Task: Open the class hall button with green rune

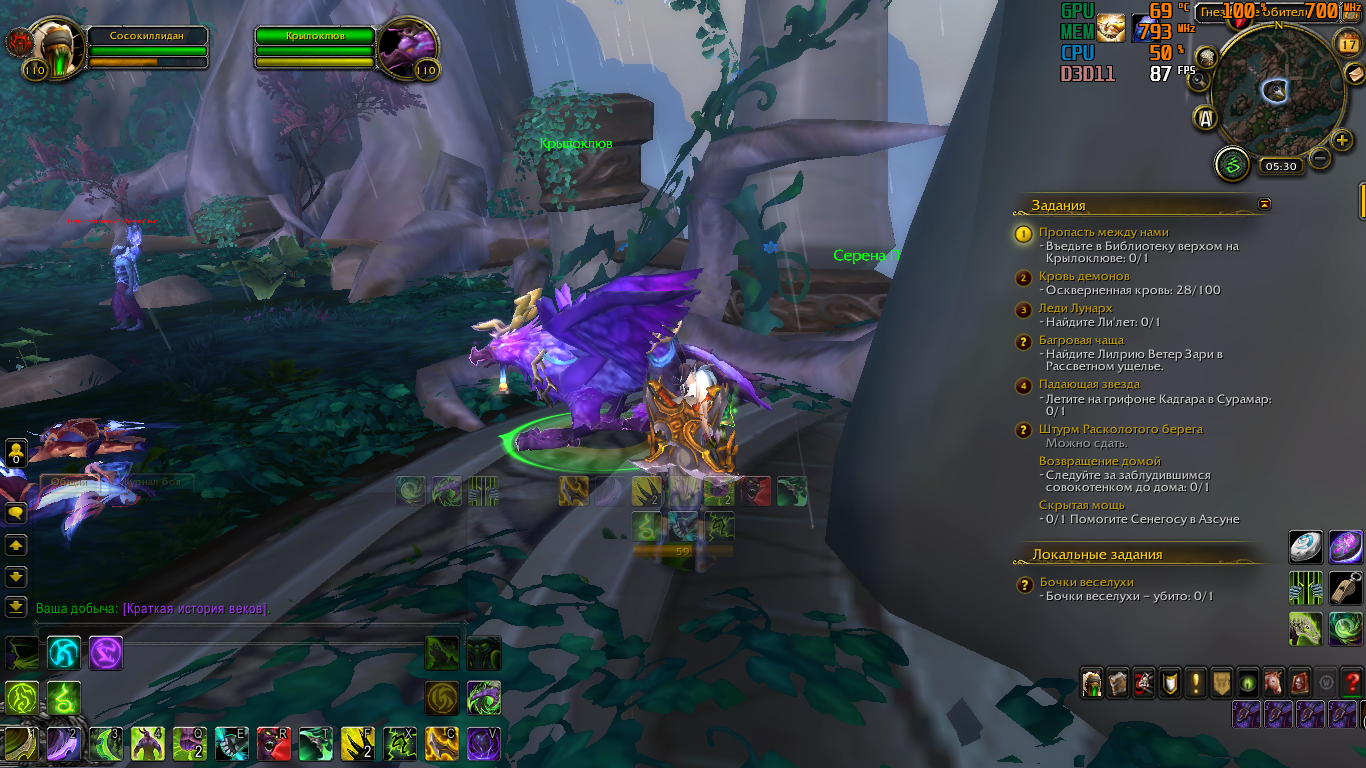Action: click(x=1232, y=164)
